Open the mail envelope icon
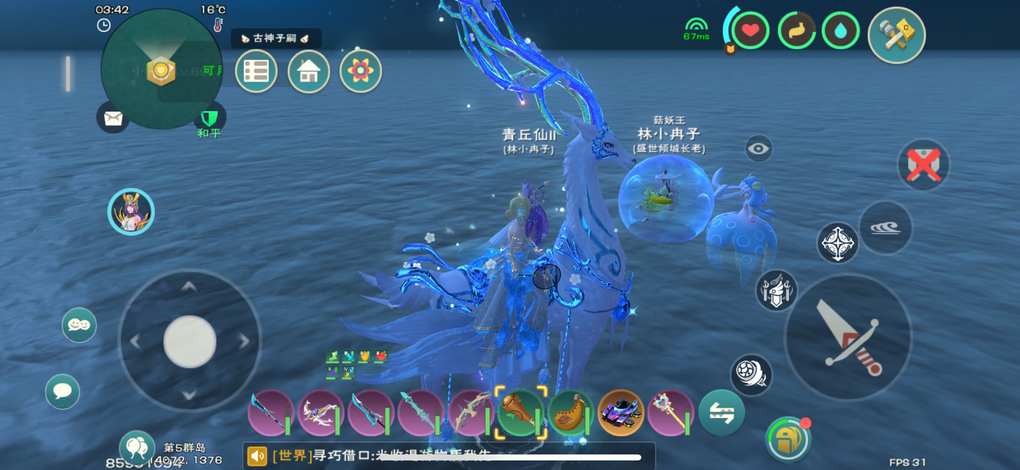 coord(113,118)
